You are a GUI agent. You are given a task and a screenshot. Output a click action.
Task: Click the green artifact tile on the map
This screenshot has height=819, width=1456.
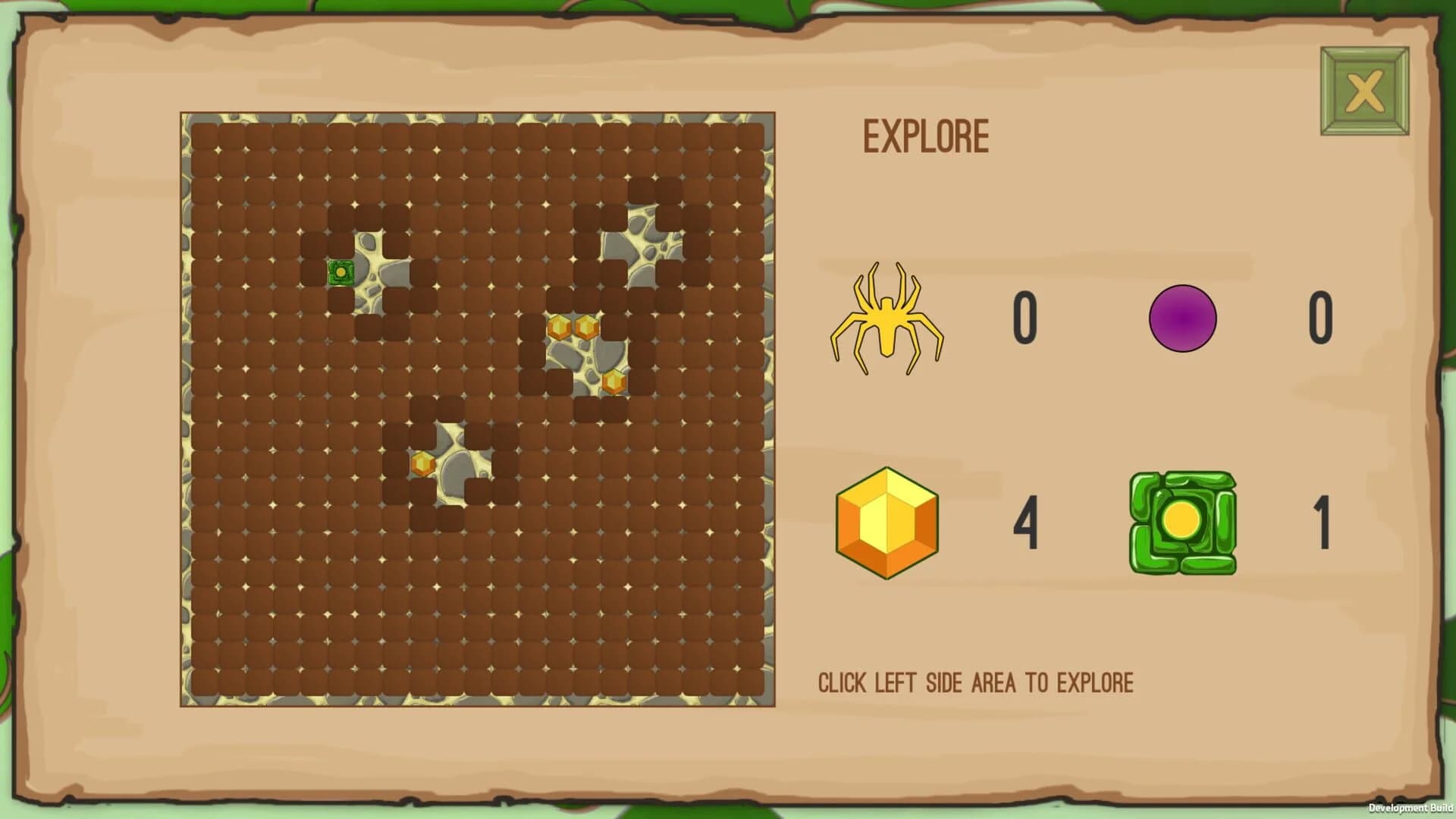(341, 271)
